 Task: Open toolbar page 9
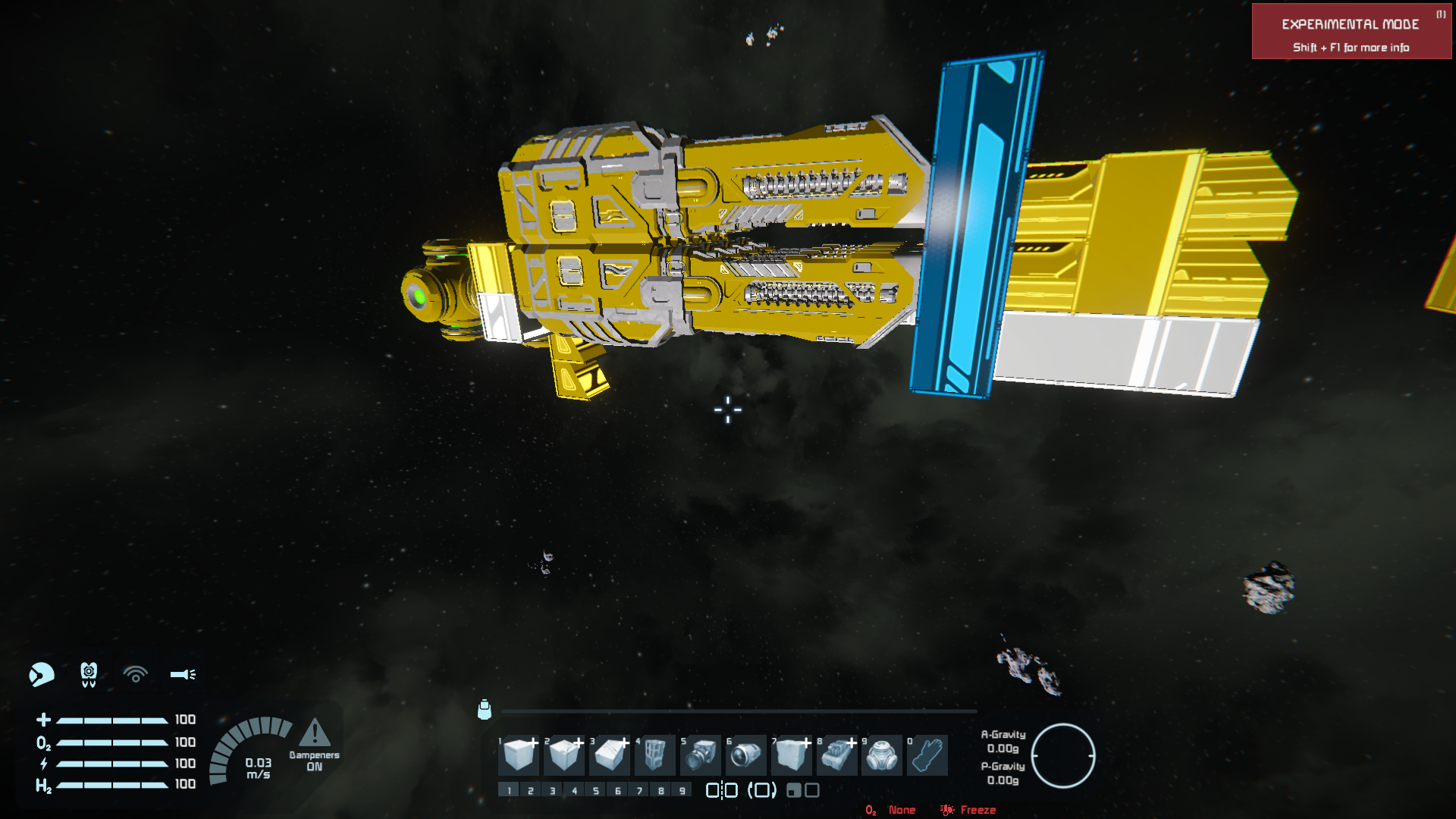682,790
